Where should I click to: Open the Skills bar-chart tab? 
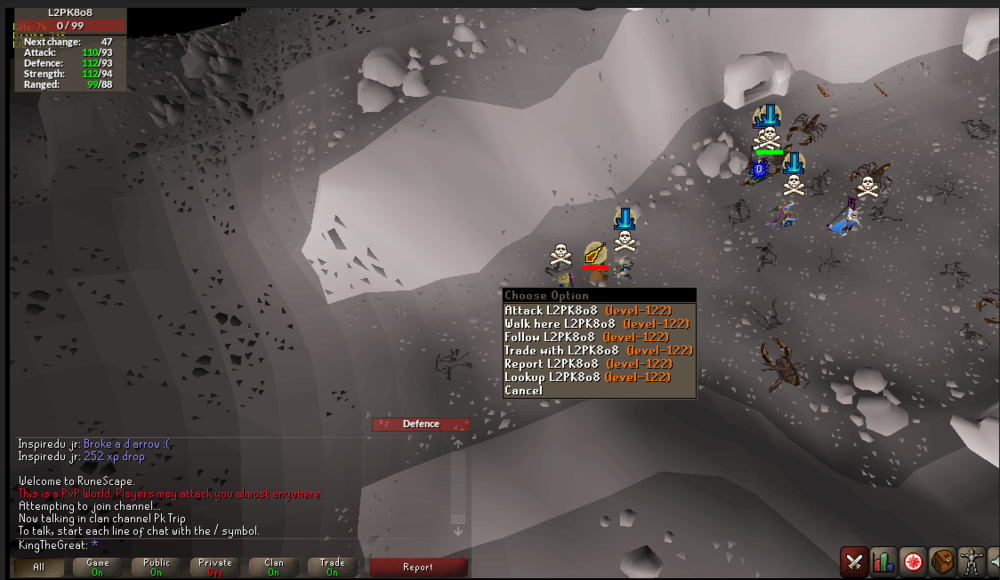(x=883, y=561)
